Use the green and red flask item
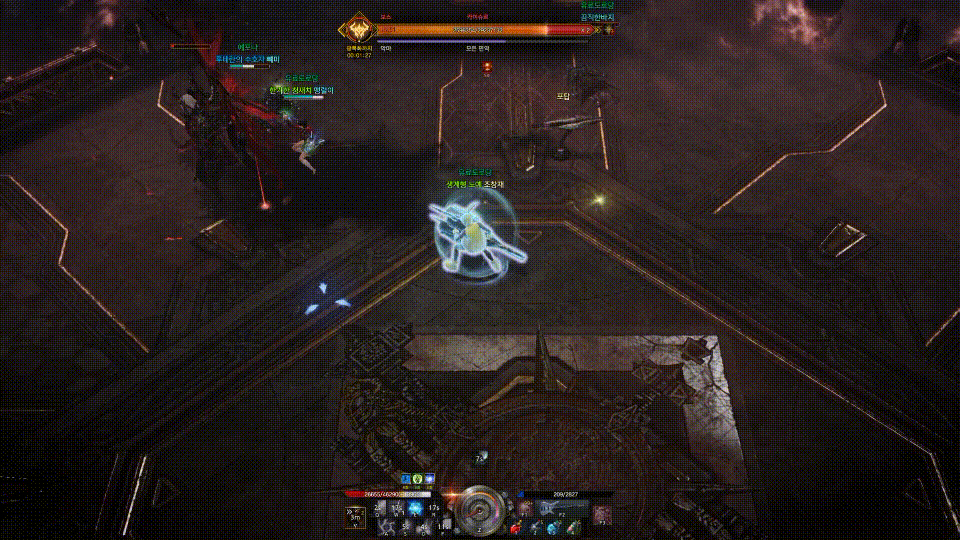The height and width of the screenshot is (540, 960). tap(573, 527)
